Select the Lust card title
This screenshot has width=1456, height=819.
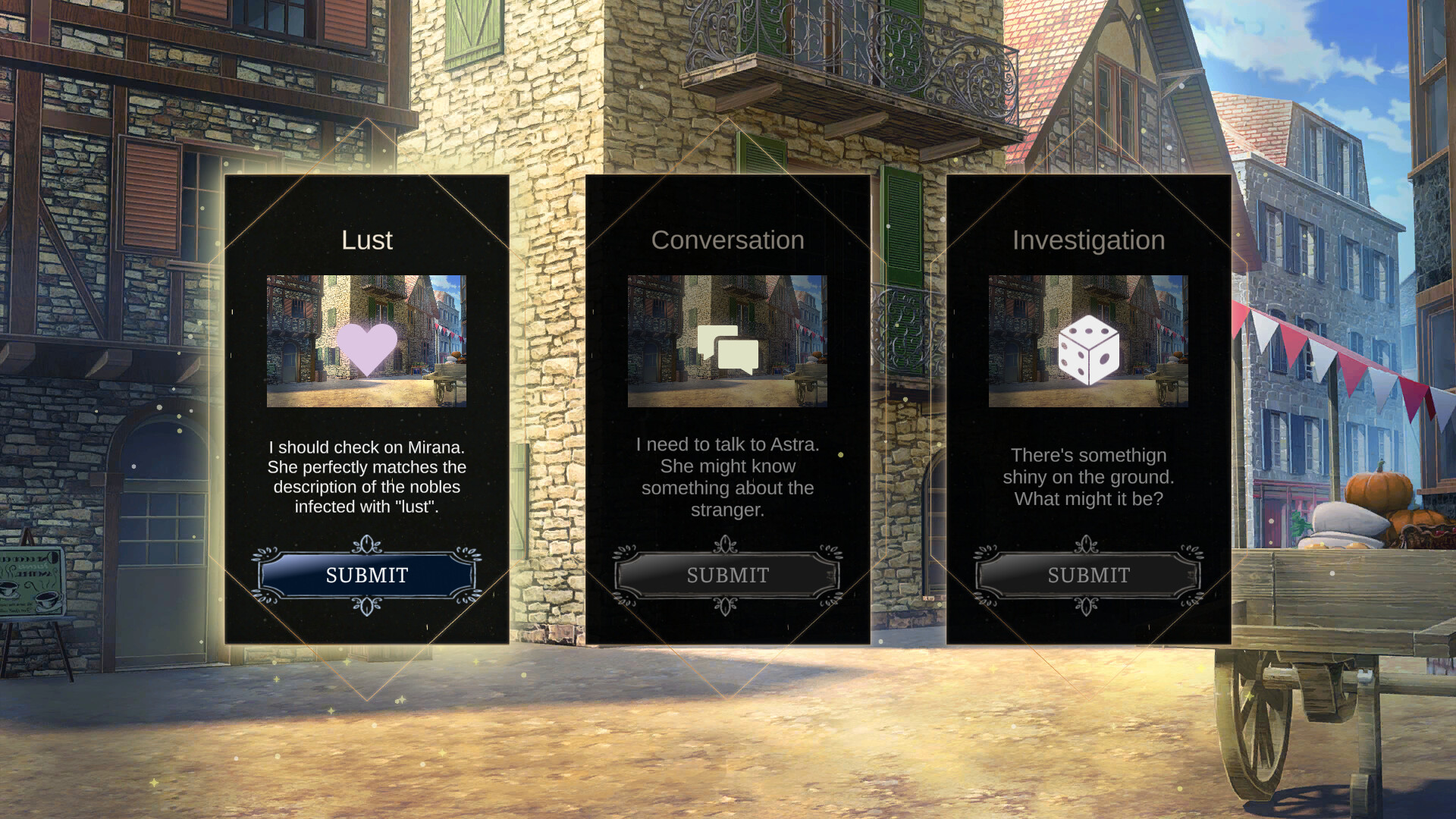pyautogui.click(x=367, y=240)
